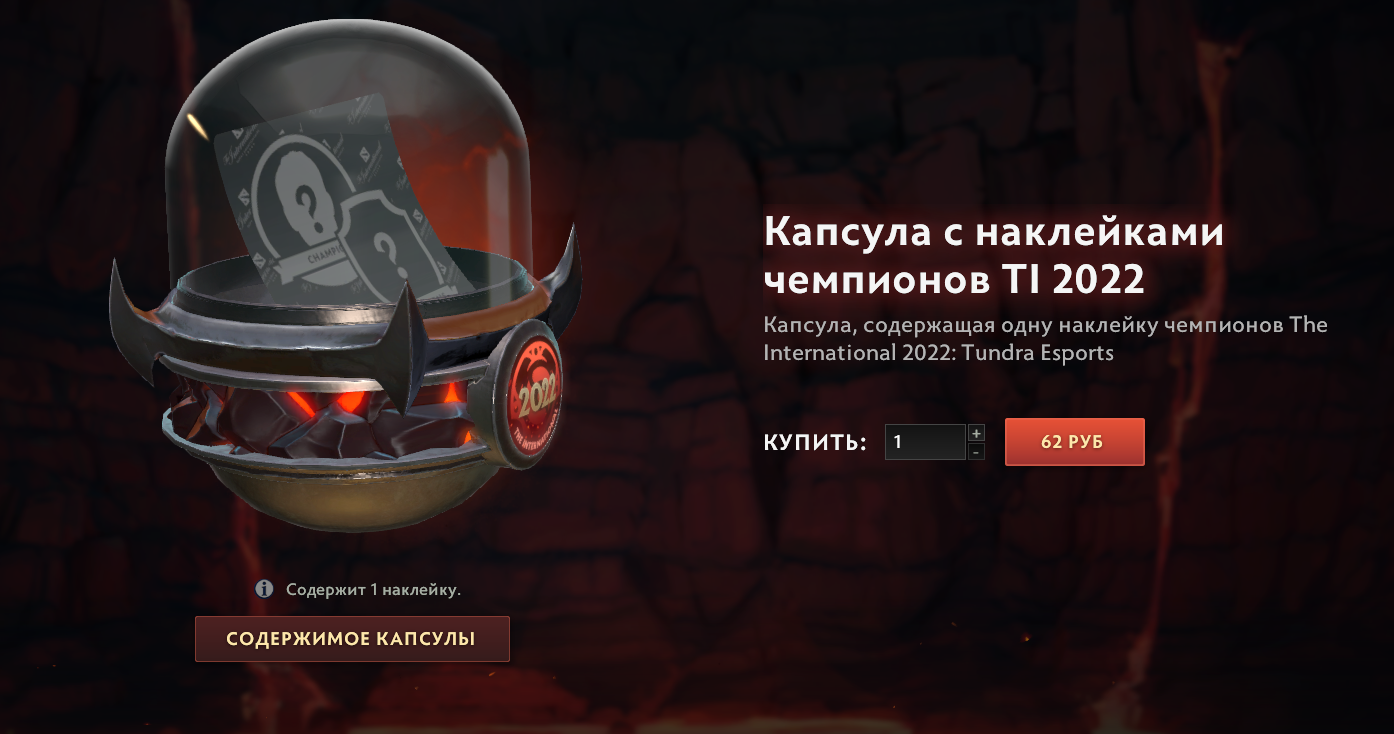The height and width of the screenshot is (734, 1394).
Task: Click the 62 РУБ purchase button
Action: tap(1074, 441)
